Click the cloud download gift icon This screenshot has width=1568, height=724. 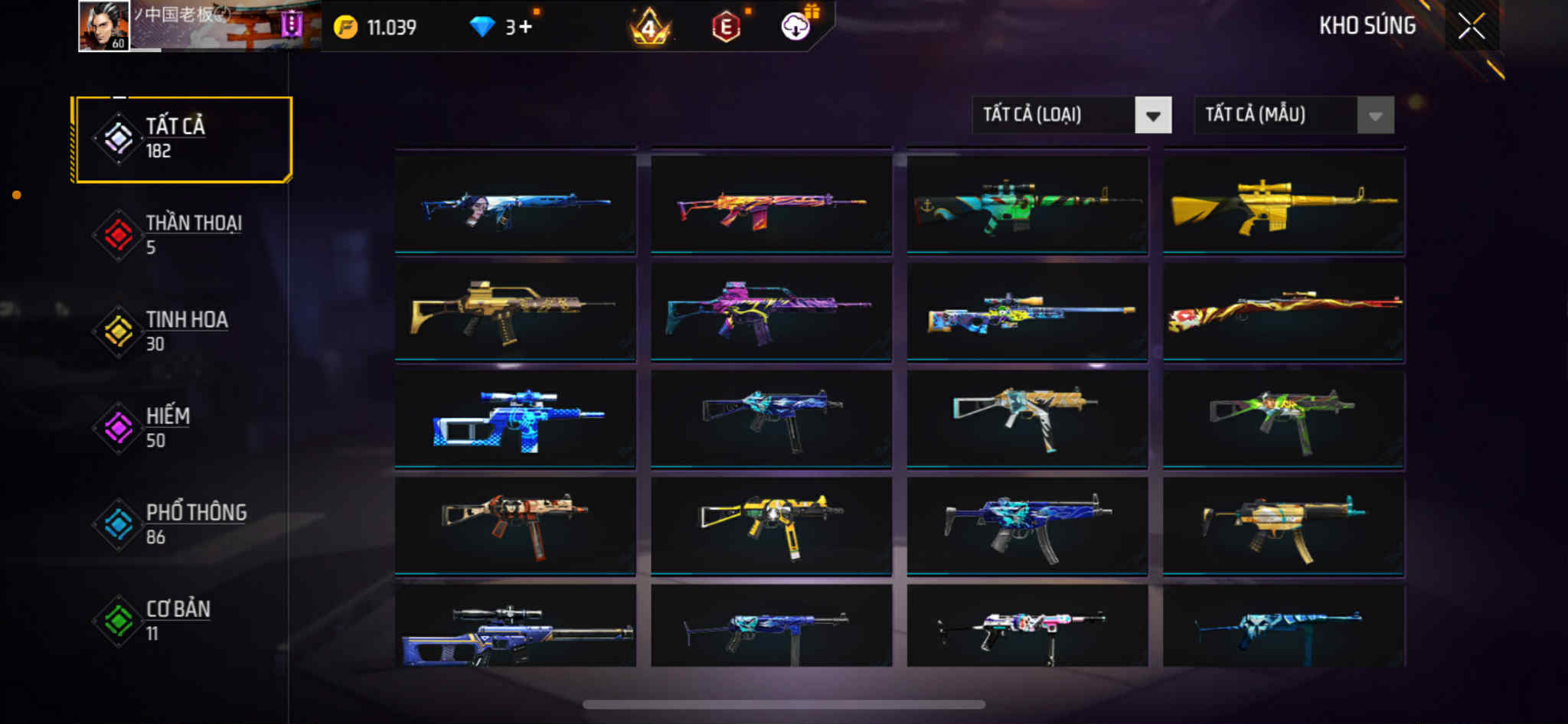796,27
